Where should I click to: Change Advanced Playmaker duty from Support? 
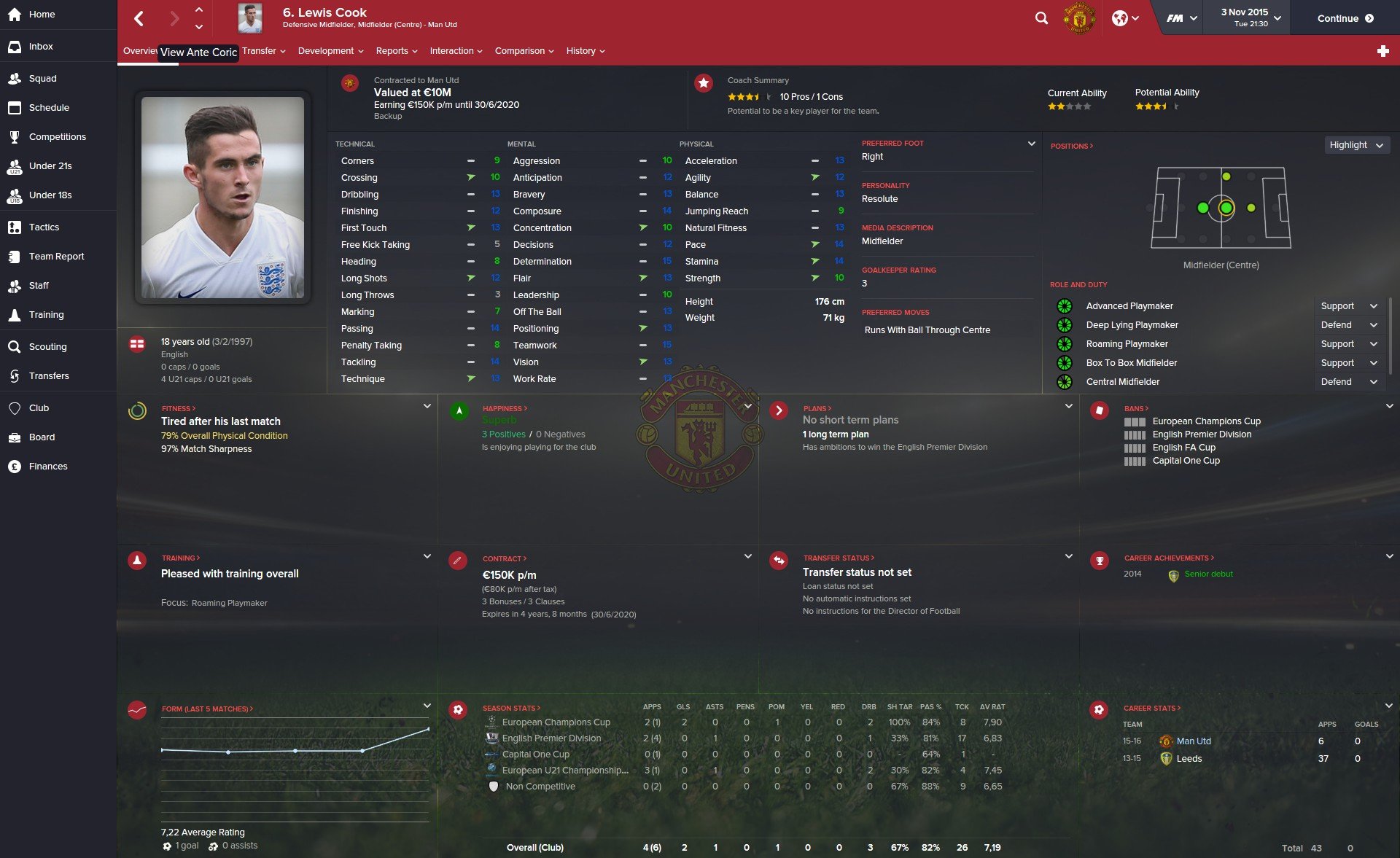(x=1348, y=305)
